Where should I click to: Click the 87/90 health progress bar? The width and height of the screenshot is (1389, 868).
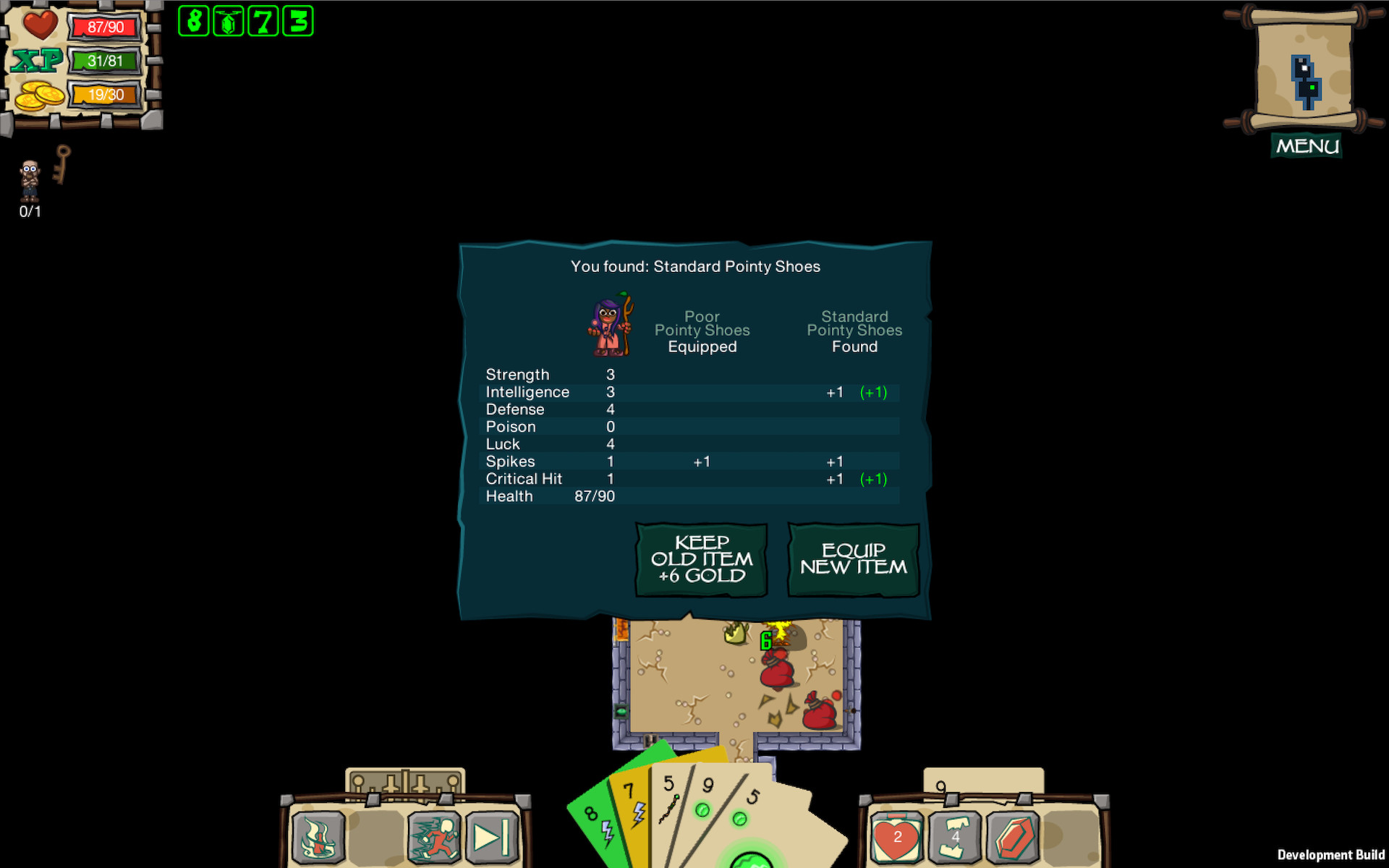click(x=106, y=27)
